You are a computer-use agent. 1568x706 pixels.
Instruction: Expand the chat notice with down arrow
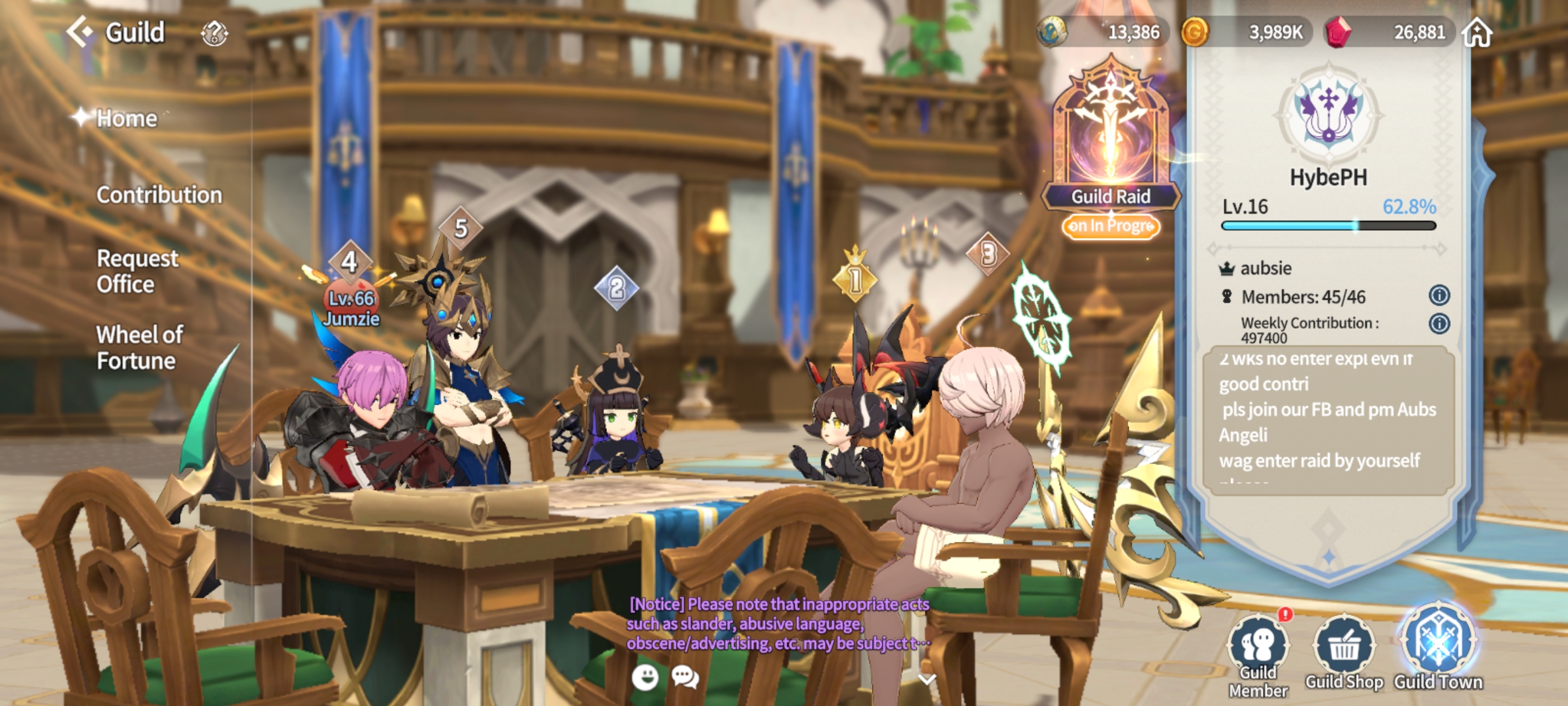click(926, 679)
